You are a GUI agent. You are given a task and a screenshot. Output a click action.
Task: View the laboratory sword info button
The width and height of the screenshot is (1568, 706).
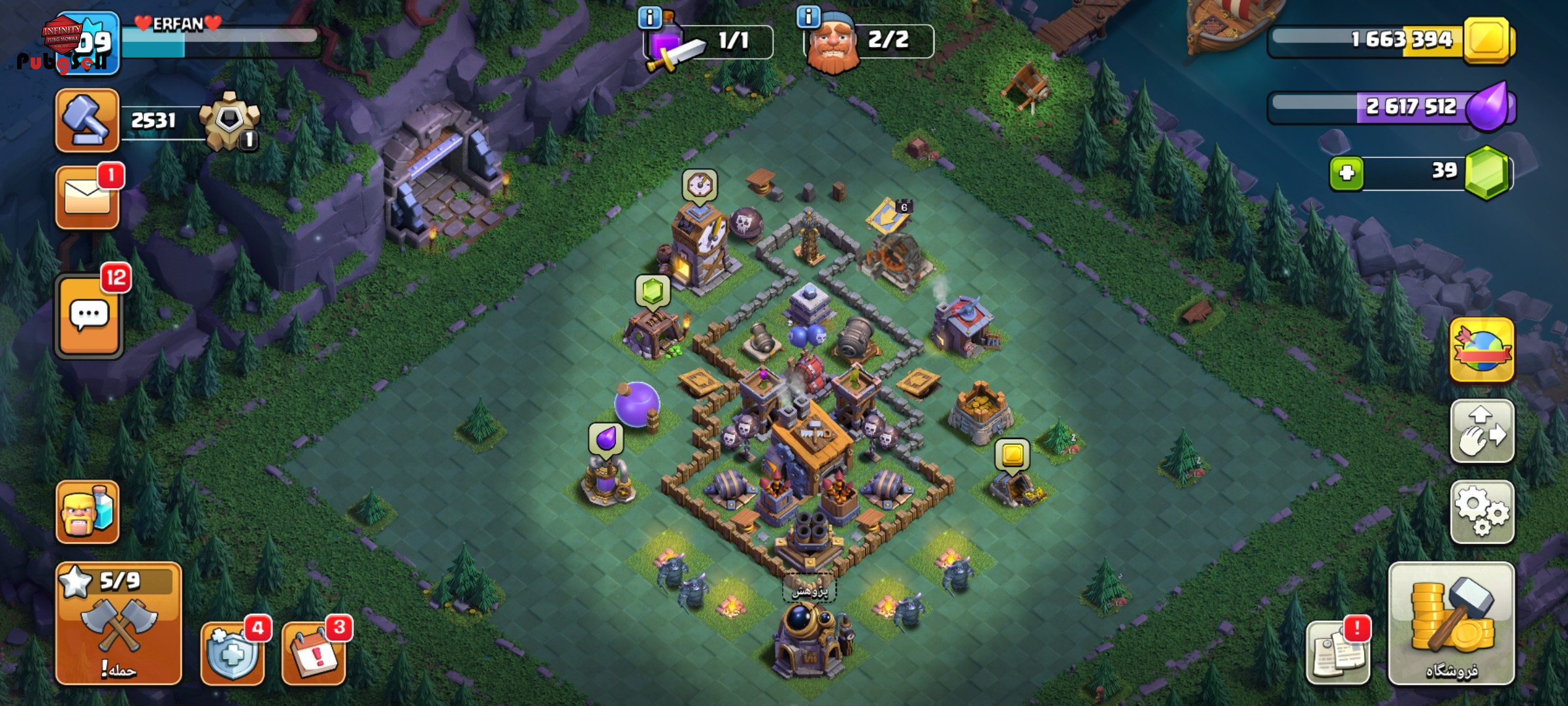649,18
